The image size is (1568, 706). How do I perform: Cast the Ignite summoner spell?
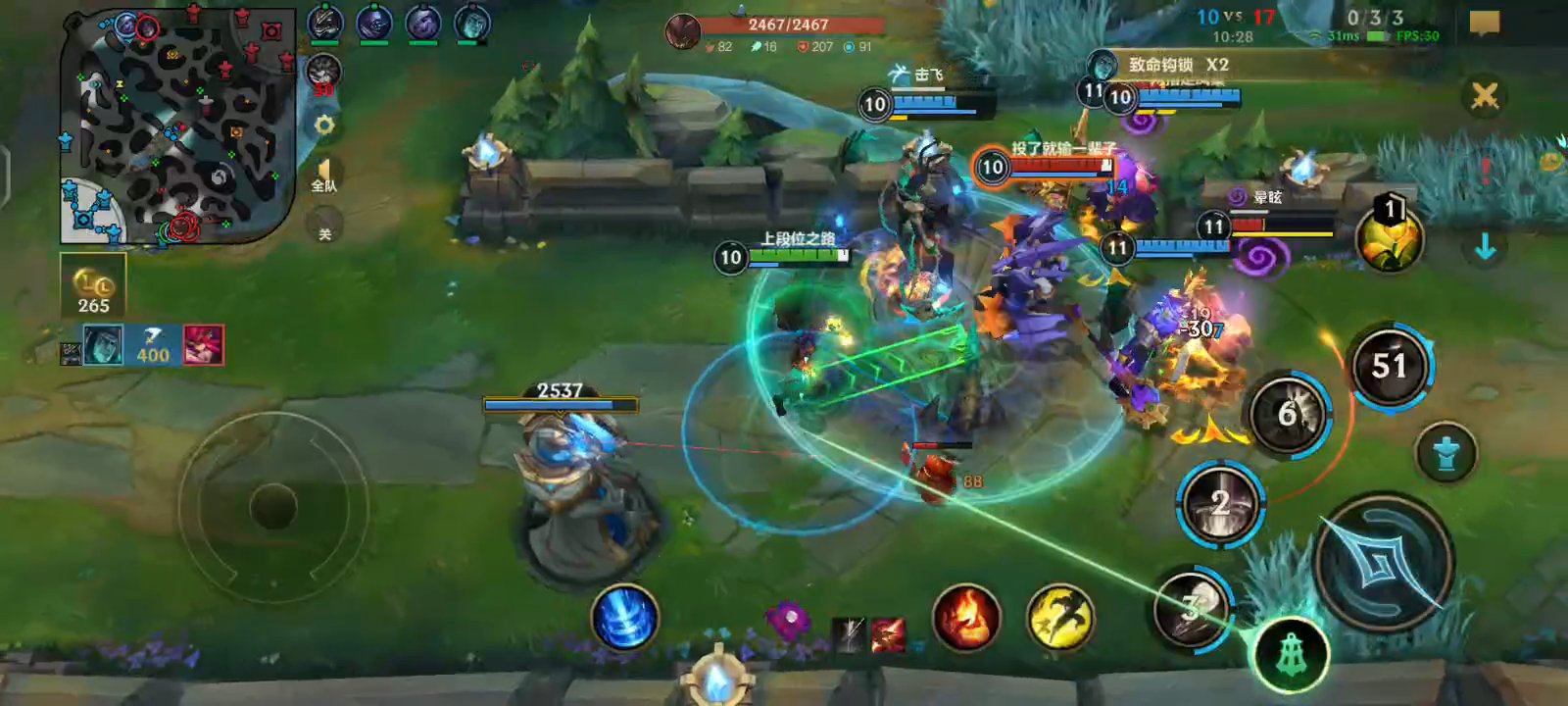[x=965, y=618]
